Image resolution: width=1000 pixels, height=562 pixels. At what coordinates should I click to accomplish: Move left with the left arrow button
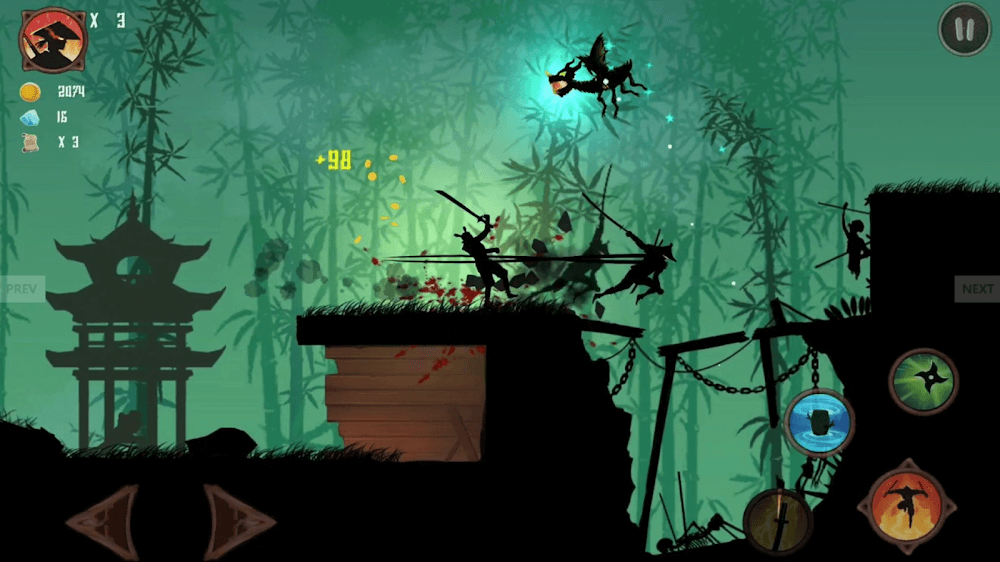[x=102, y=520]
